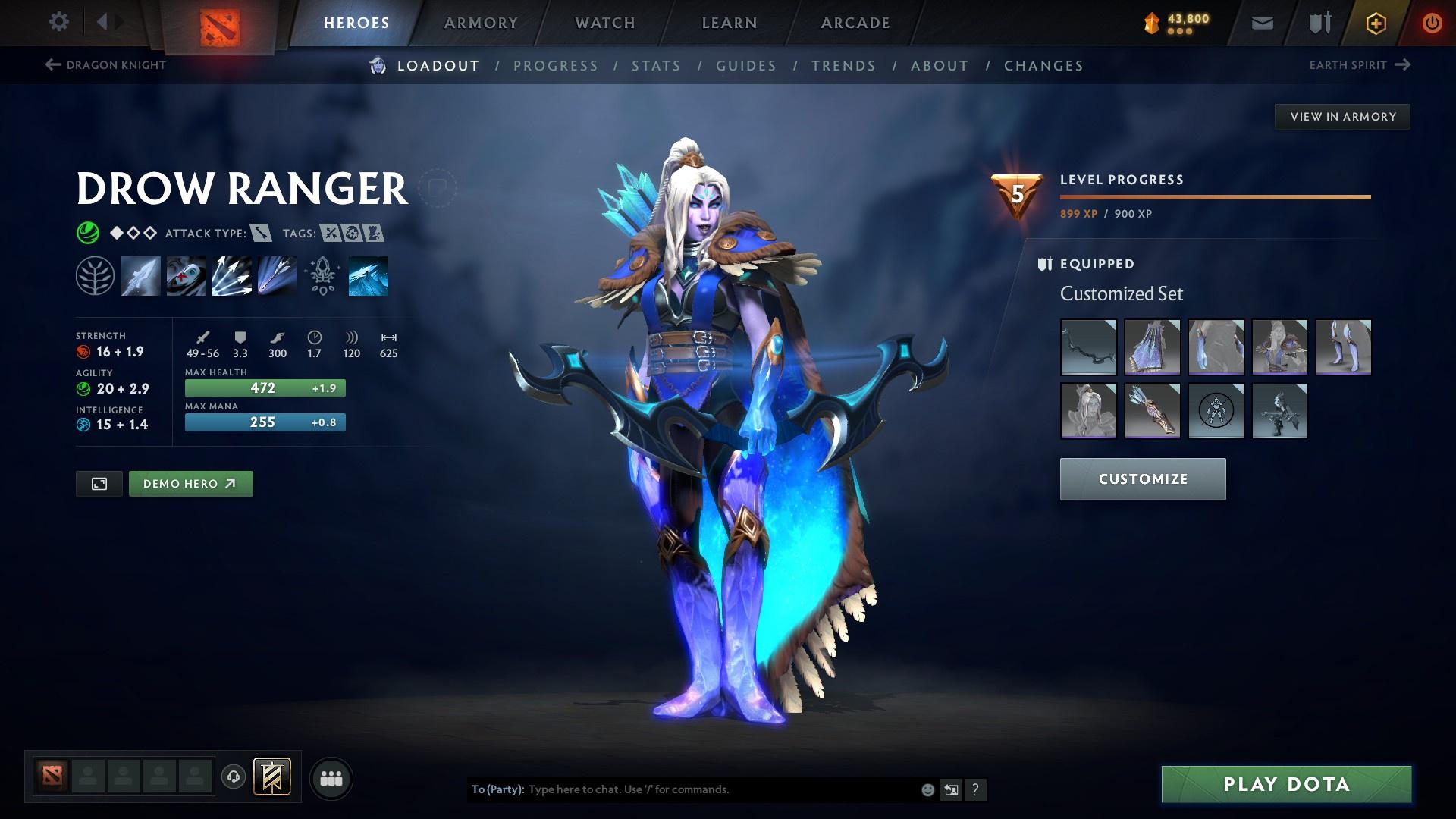Click the gold plus store icon
This screenshot has height=819, width=1456.
tap(1375, 22)
